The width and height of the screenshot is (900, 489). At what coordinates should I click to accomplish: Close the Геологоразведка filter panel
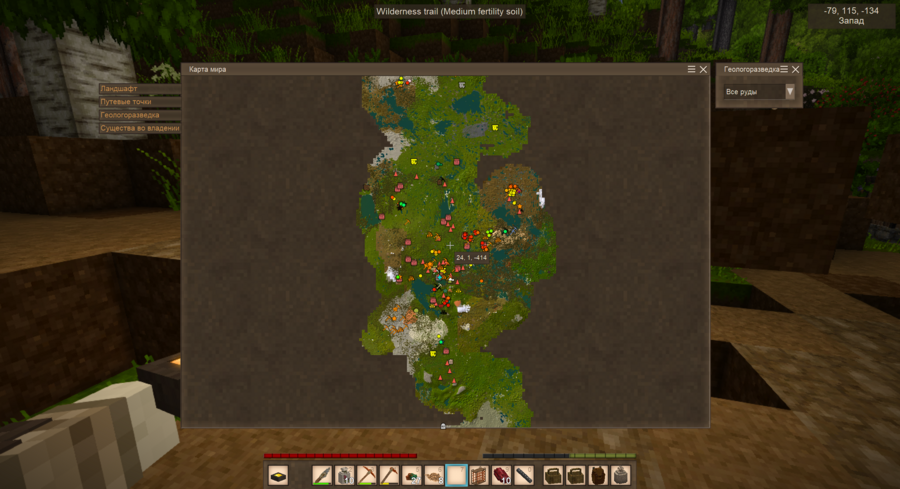click(x=795, y=70)
